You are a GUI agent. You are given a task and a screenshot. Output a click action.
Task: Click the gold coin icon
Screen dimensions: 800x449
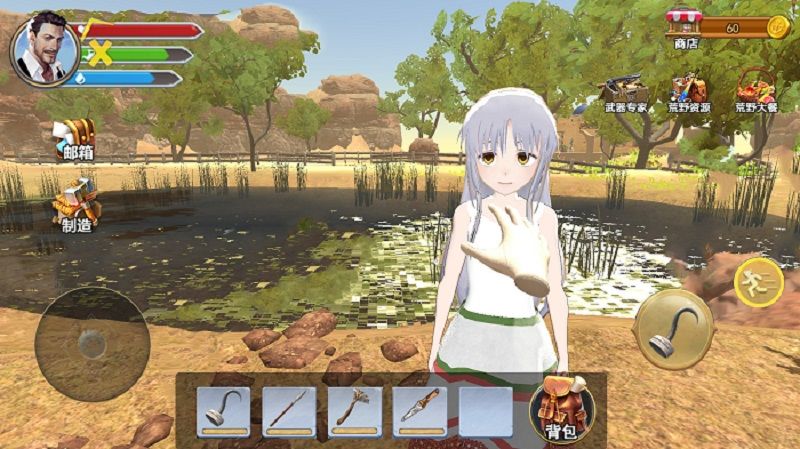pos(777,27)
